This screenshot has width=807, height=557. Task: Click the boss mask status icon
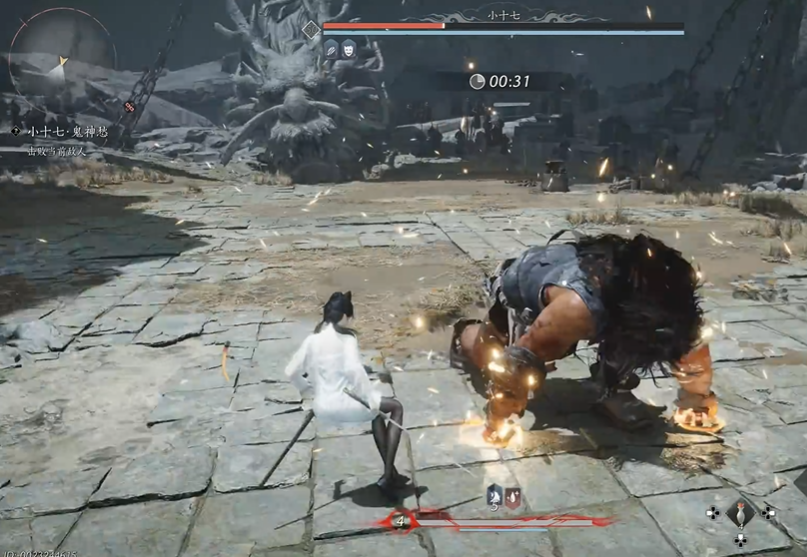pyautogui.click(x=348, y=47)
